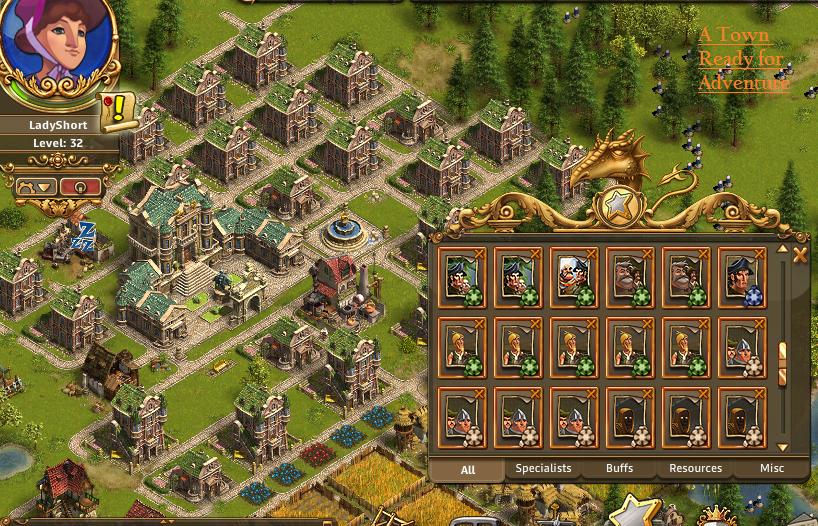Select the blue-badged tricorn hat specialist

pyautogui.click(x=741, y=275)
